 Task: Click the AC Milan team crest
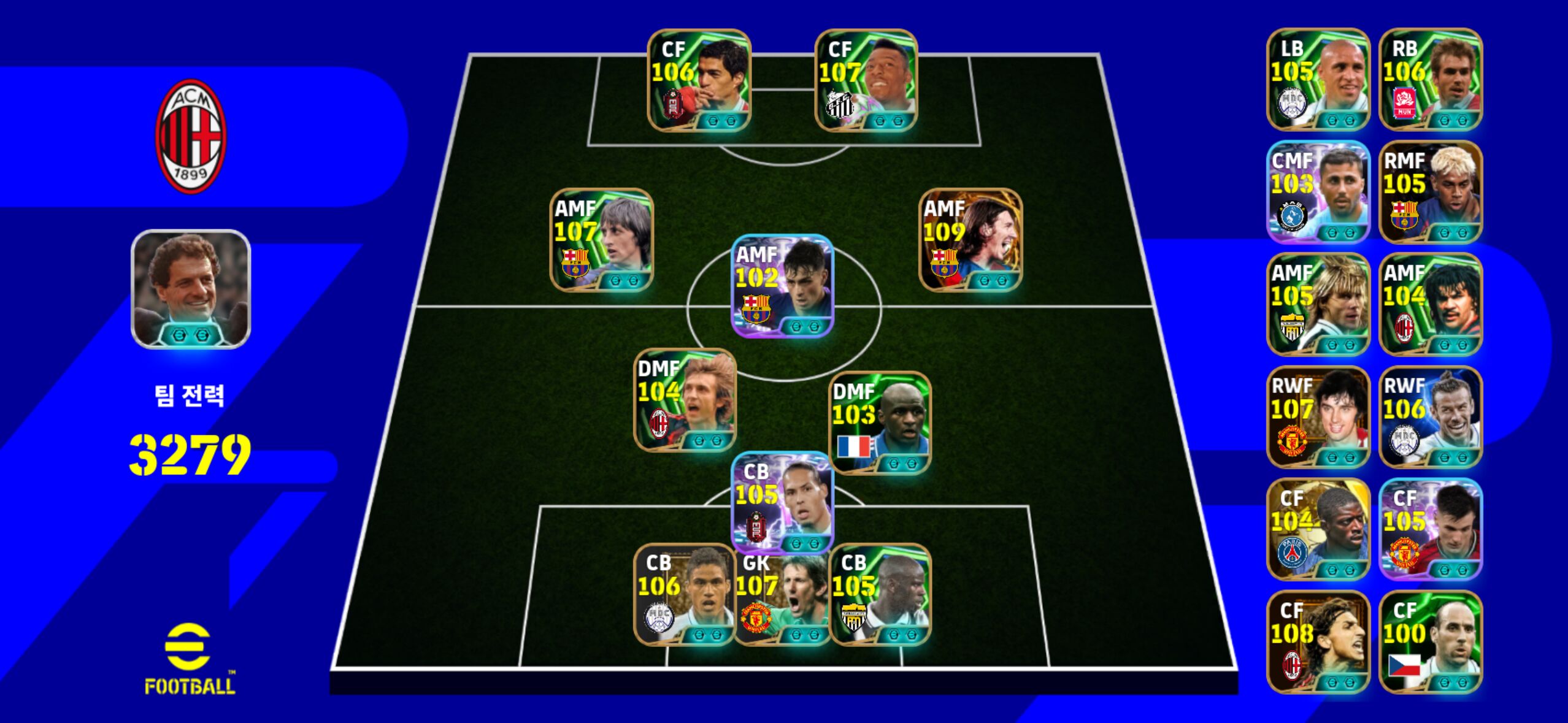pyautogui.click(x=191, y=136)
